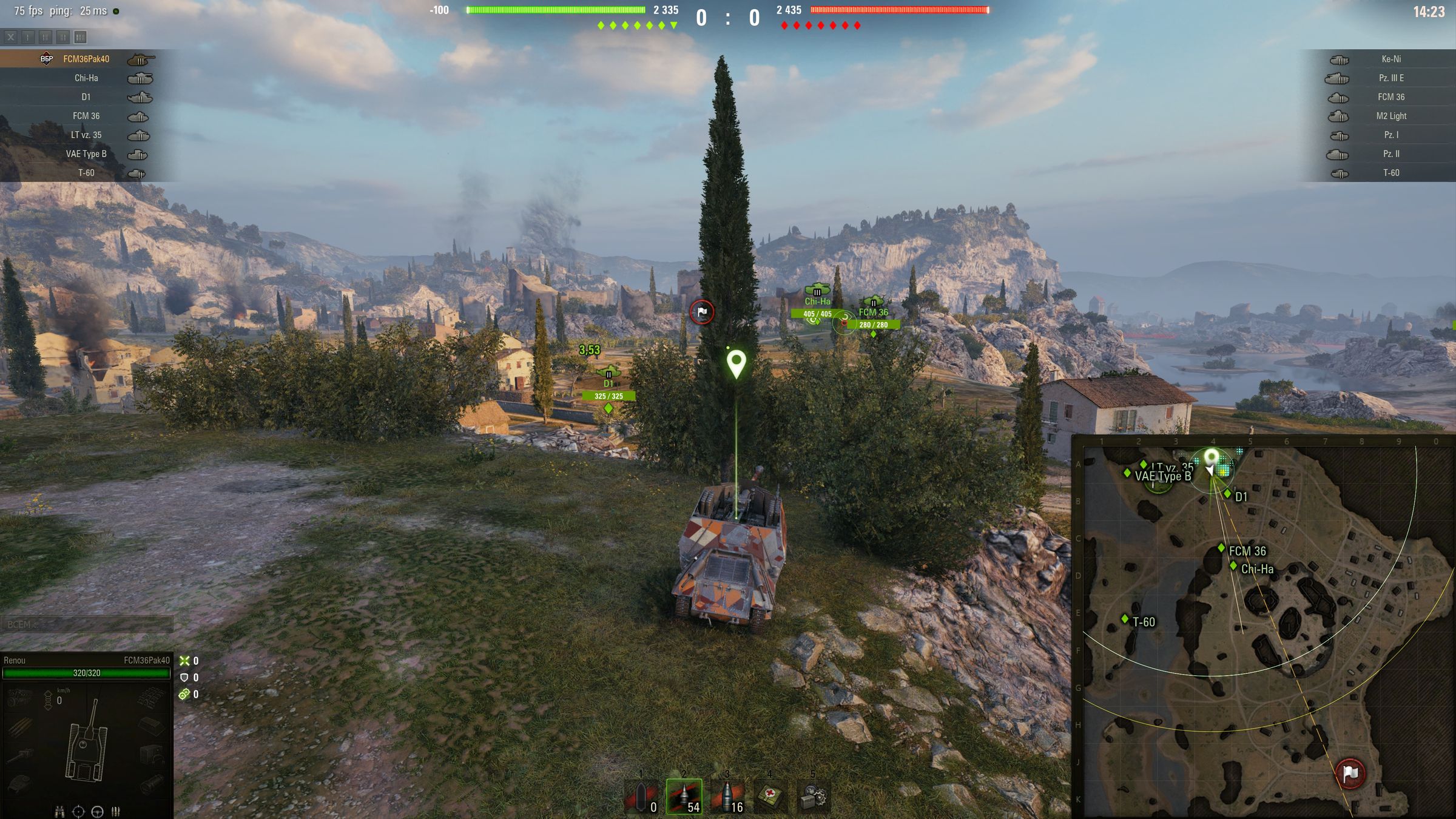The width and height of the screenshot is (1456, 819).
Task: Select Ke-Ni in the enemy team list
Action: [x=1390, y=59]
